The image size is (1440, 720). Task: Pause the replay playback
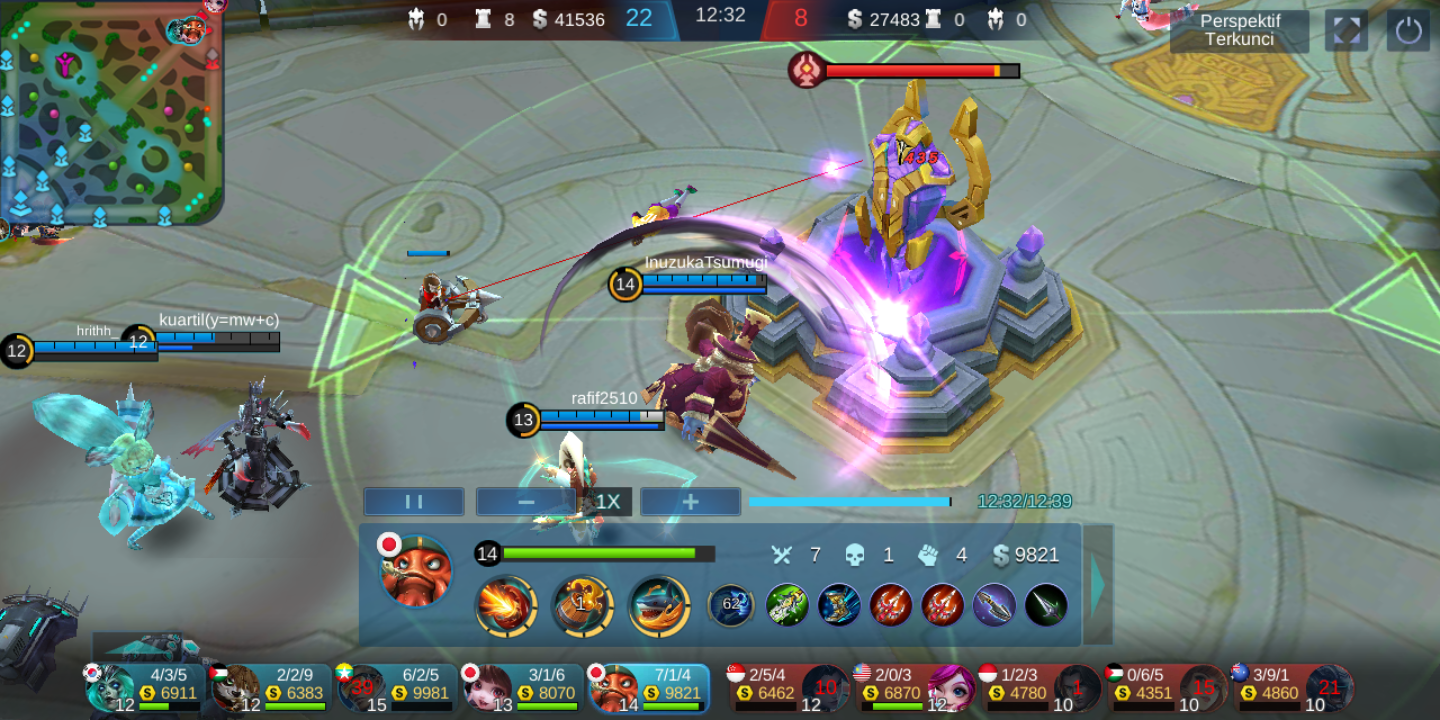413,501
